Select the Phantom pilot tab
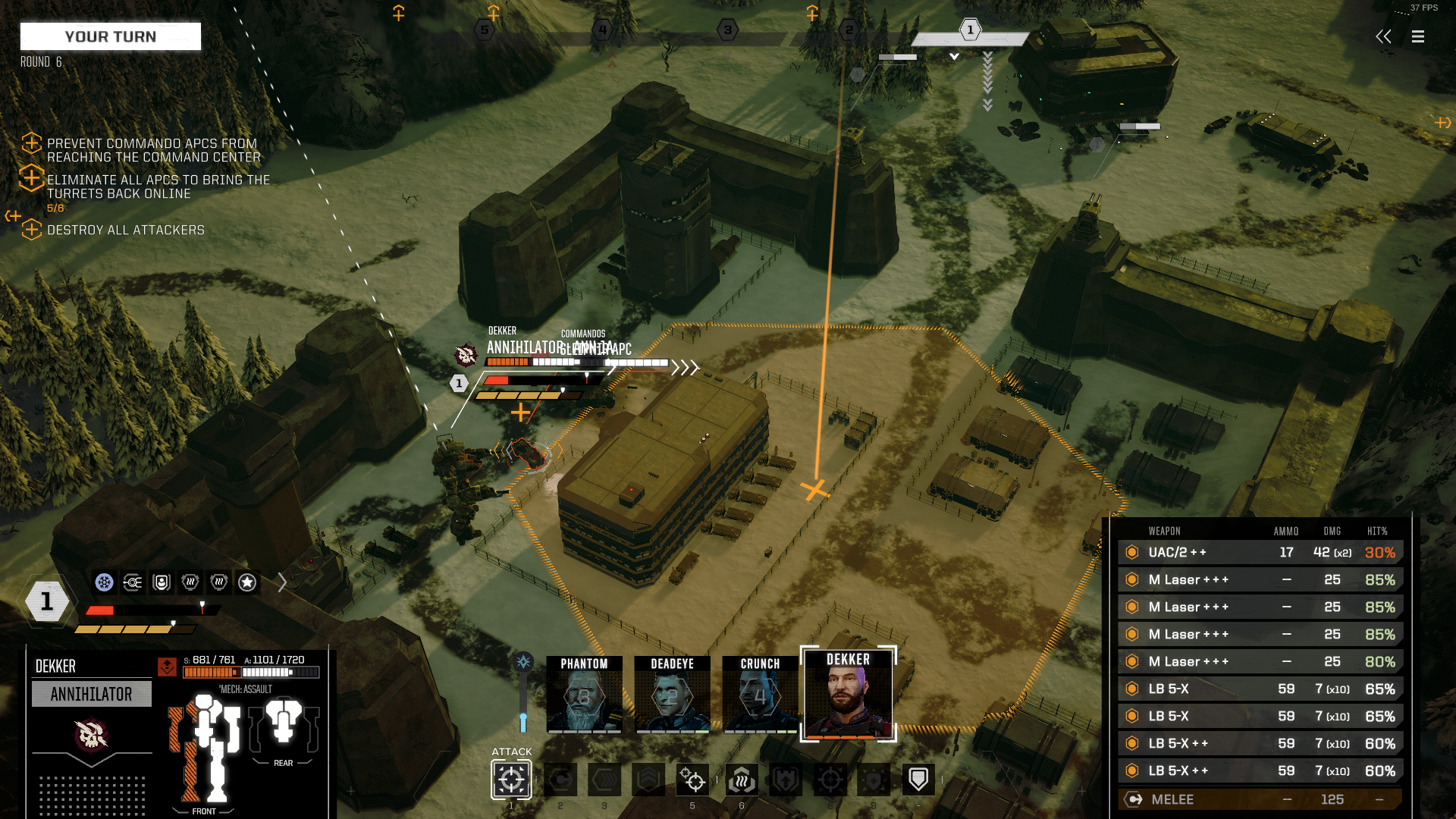 click(x=584, y=694)
